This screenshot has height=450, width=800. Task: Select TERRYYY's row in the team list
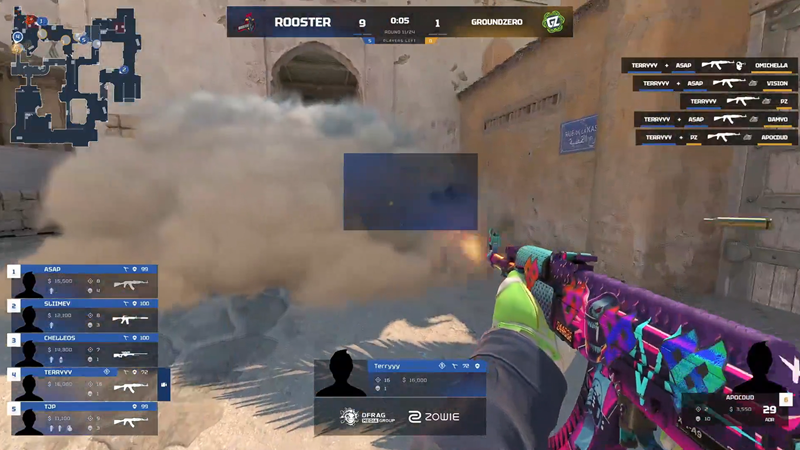[x=83, y=384]
